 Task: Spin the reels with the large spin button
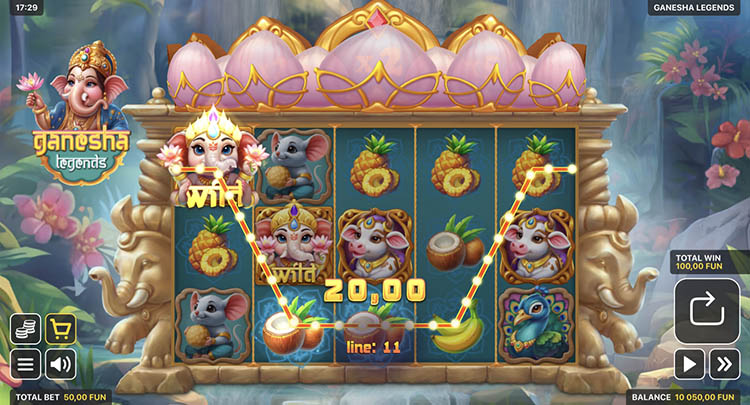tap(707, 310)
